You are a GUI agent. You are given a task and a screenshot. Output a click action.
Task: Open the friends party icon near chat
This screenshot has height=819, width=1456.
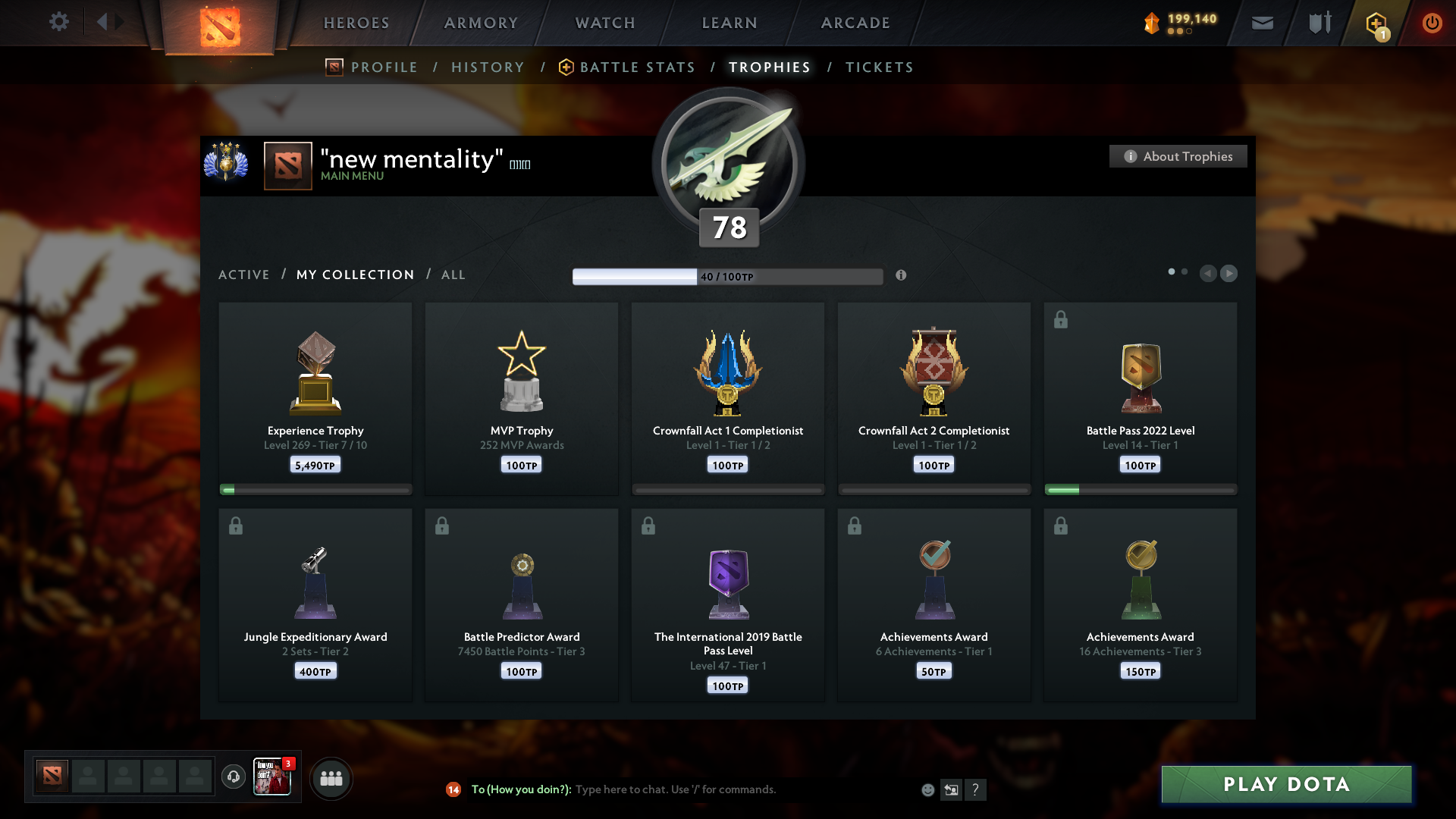(x=331, y=778)
